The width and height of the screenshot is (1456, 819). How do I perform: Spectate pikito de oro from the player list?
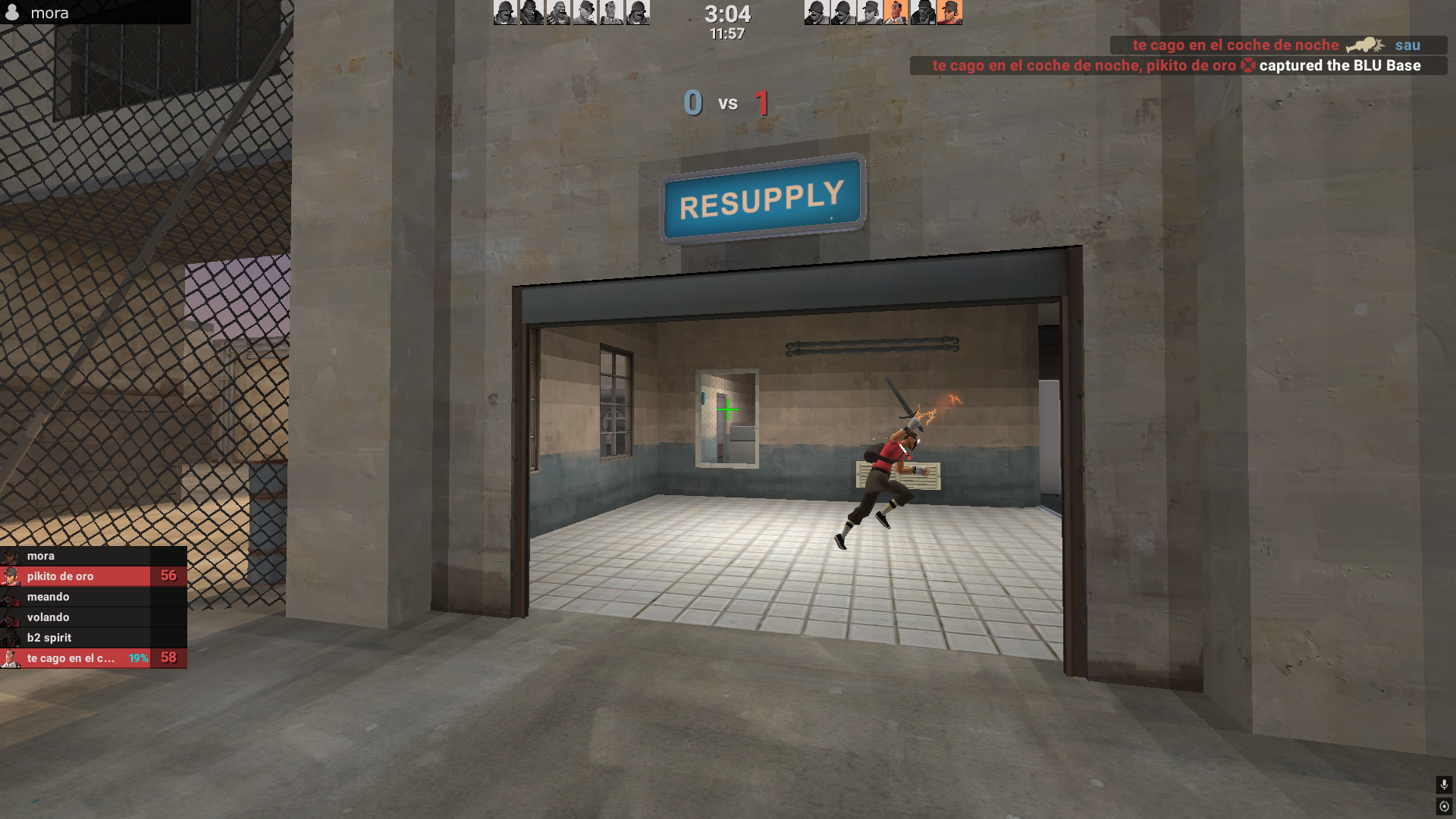tap(93, 576)
